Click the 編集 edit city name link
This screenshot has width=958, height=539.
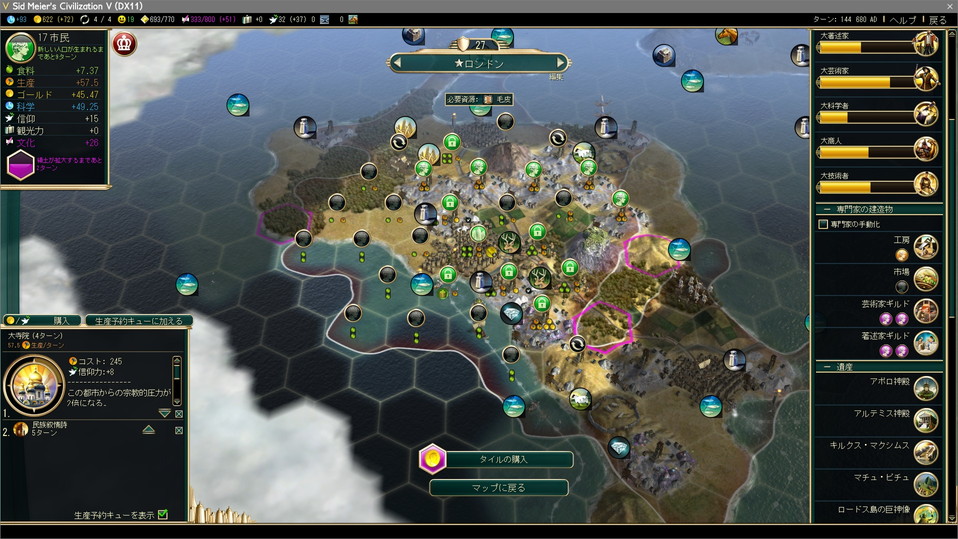[556, 75]
